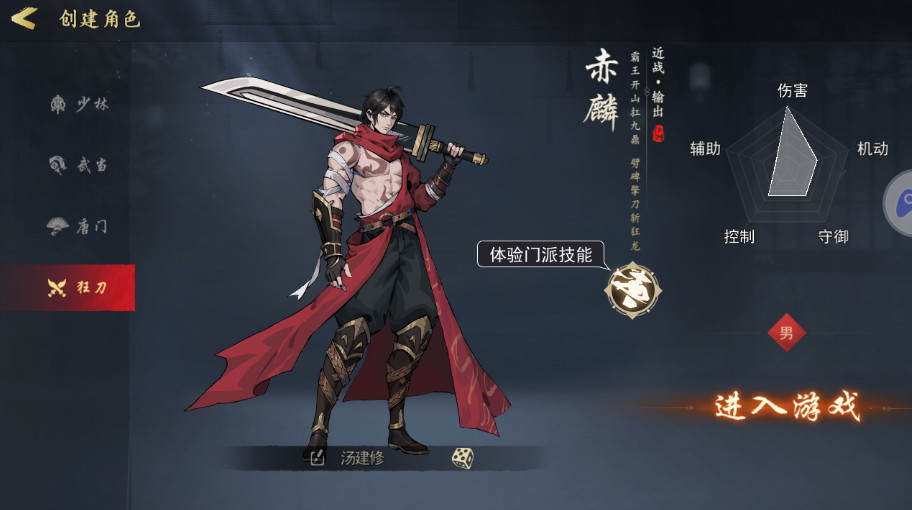
Task: Roll a random name with the dice
Action: [461, 458]
